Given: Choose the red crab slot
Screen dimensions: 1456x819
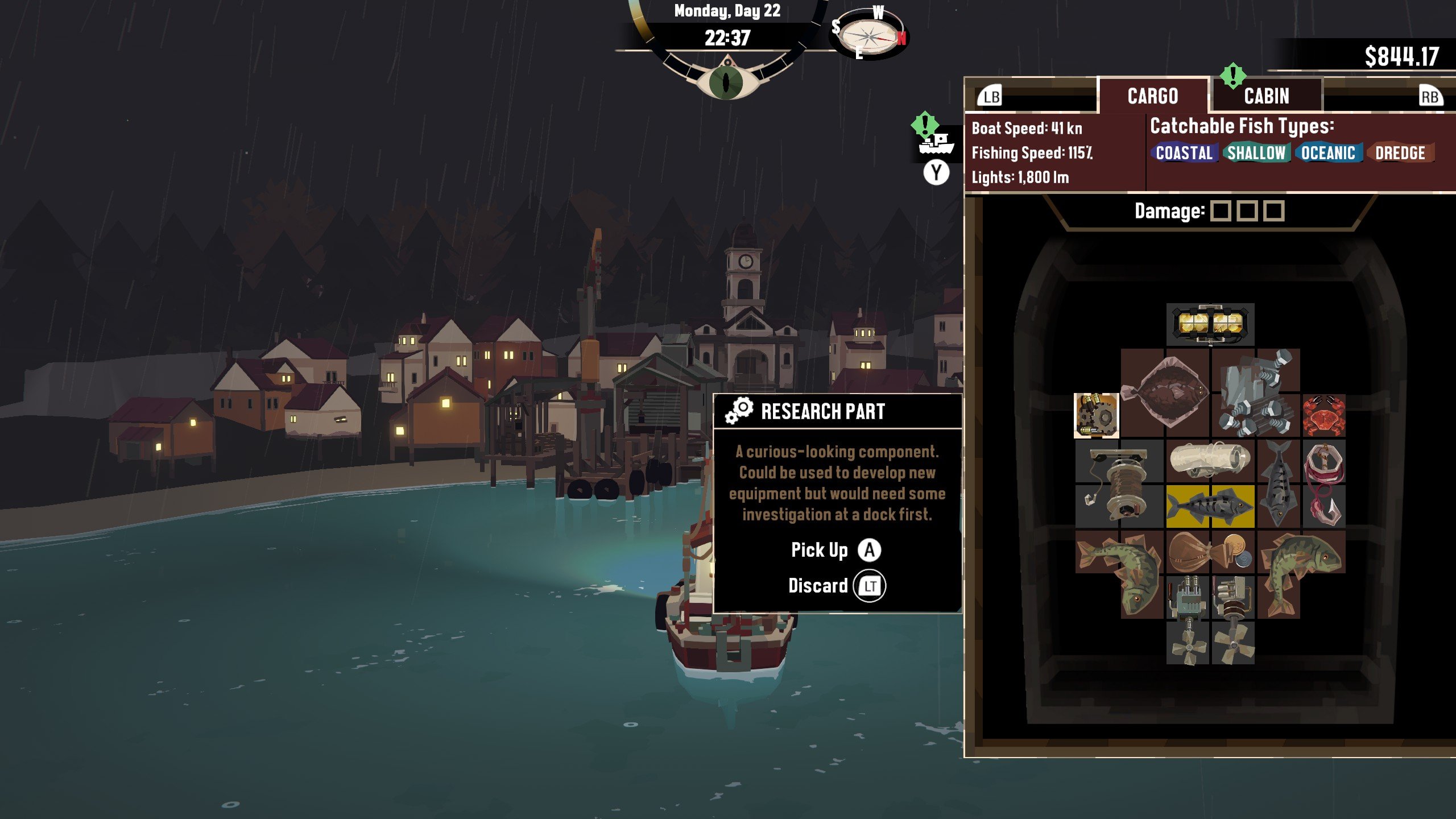Looking at the screenshot, I should (1323, 416).
